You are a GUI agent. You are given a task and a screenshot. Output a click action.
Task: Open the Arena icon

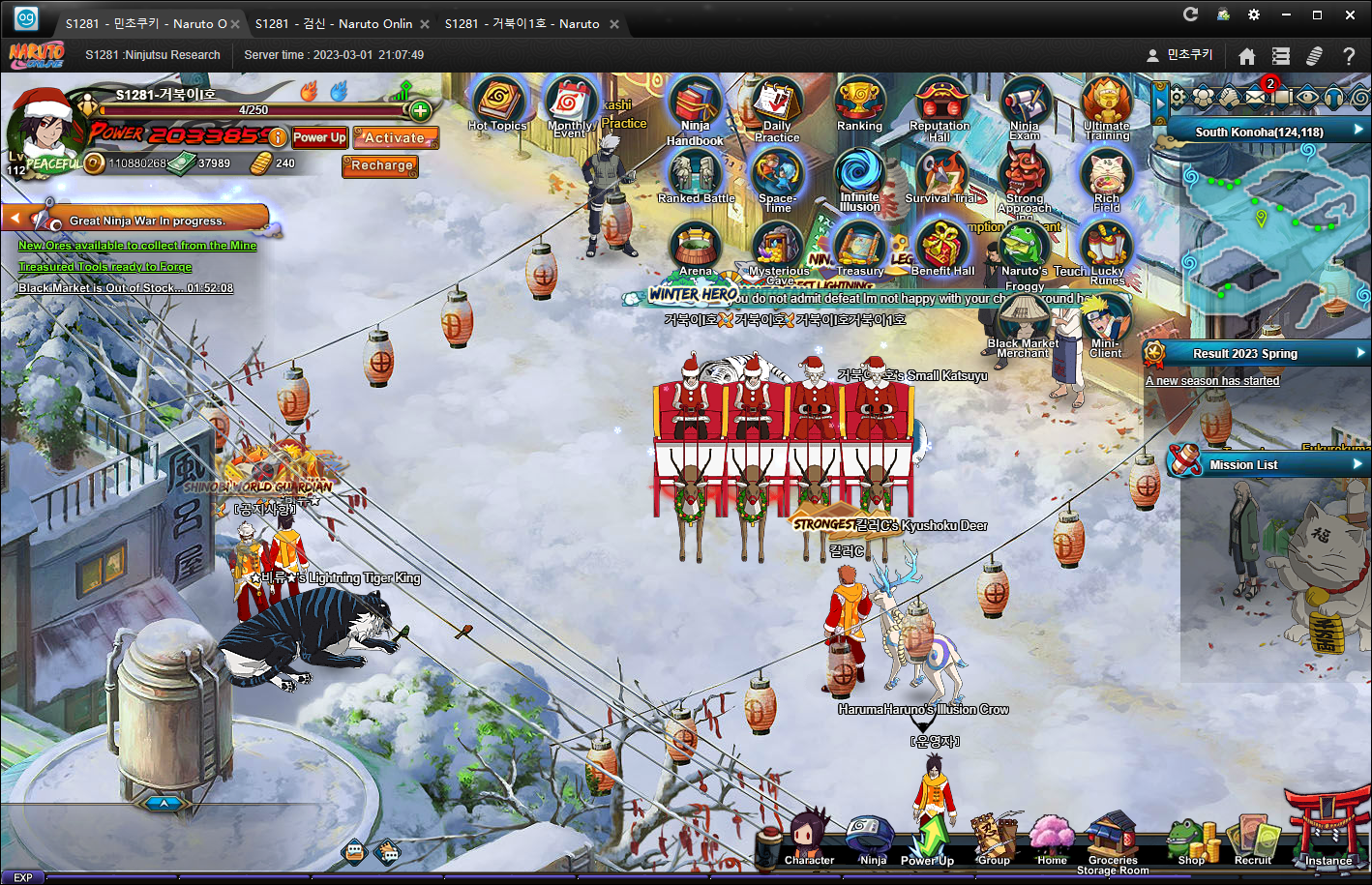click(695, 248)
